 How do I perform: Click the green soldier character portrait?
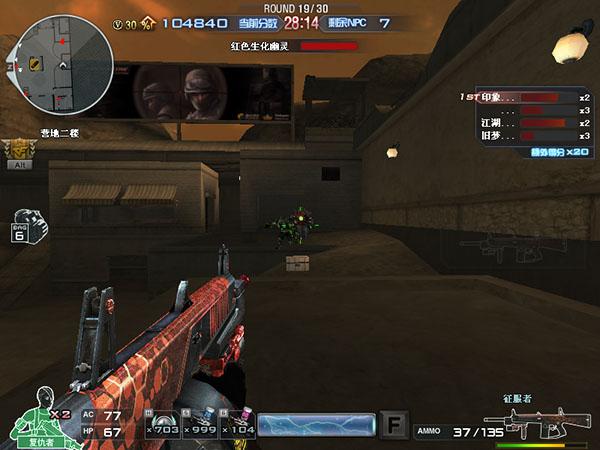37,415
